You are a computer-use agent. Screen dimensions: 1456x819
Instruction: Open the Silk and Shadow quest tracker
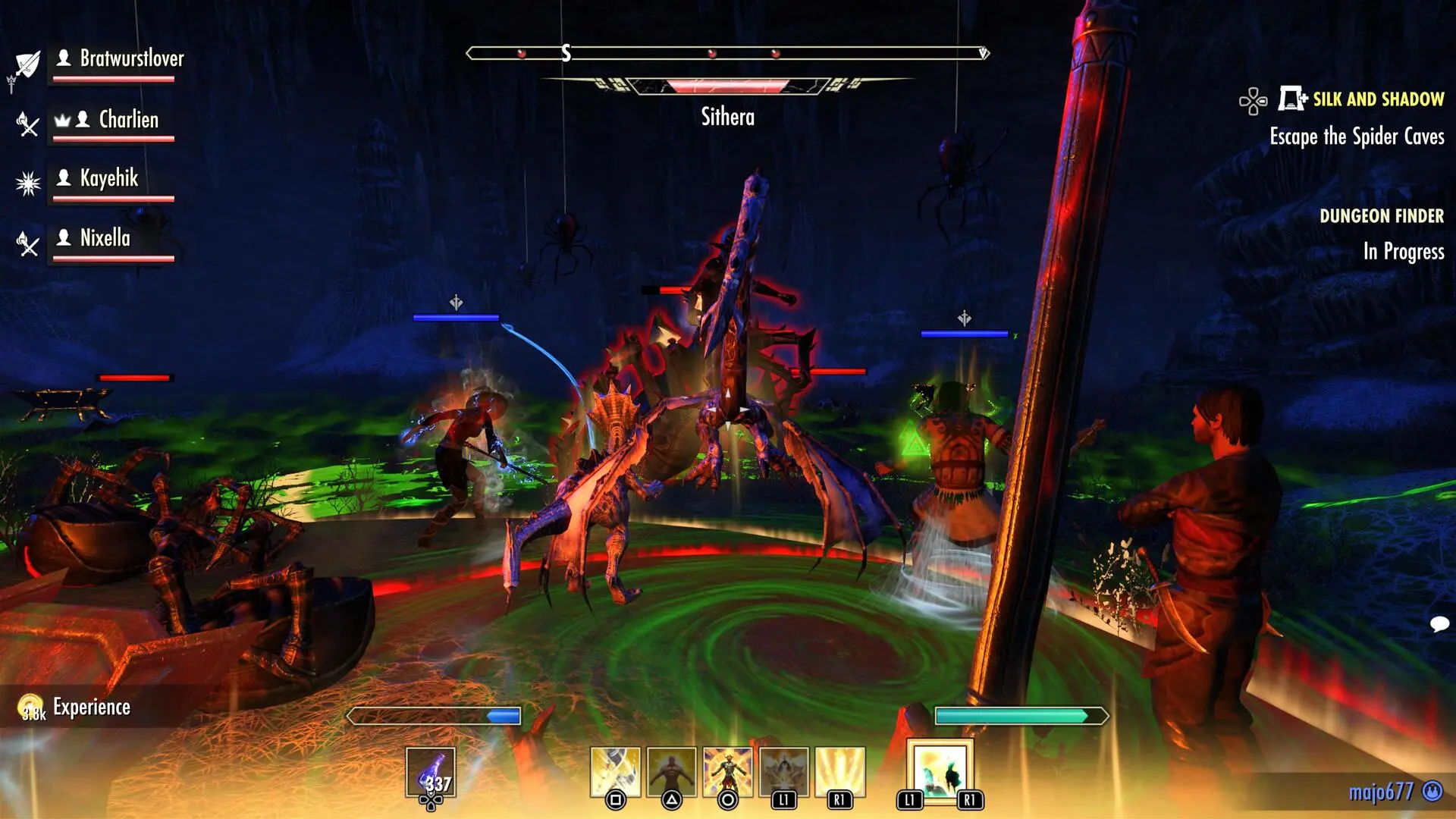(1377, 99)
